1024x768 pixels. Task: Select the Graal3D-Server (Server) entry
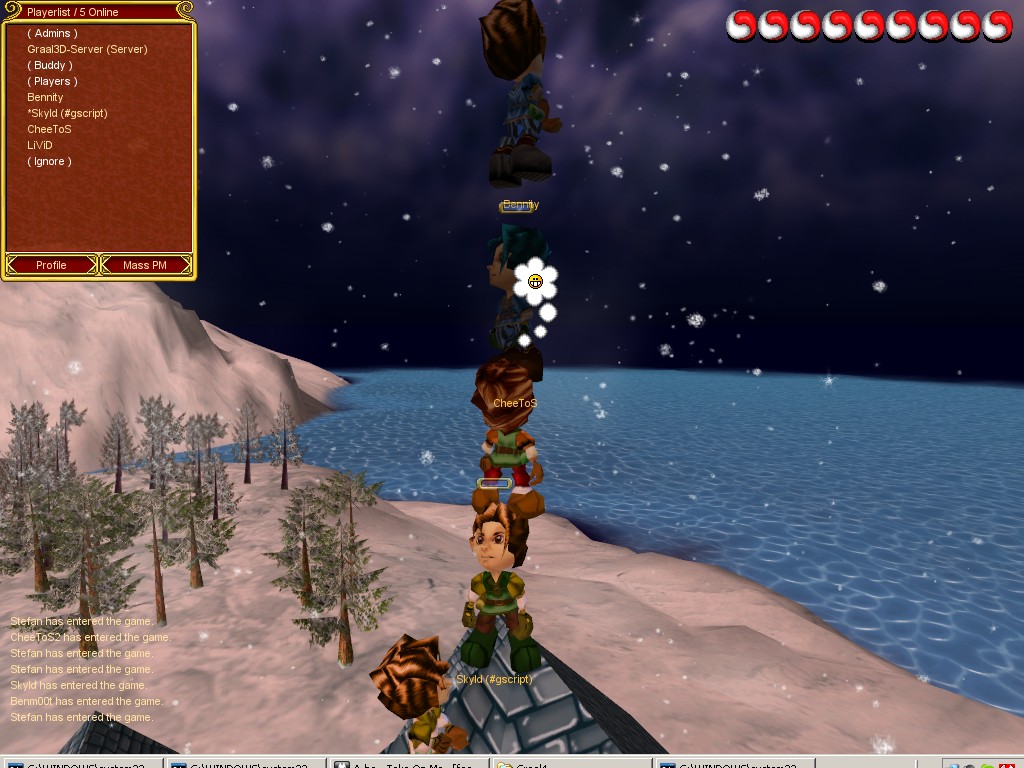87,49
